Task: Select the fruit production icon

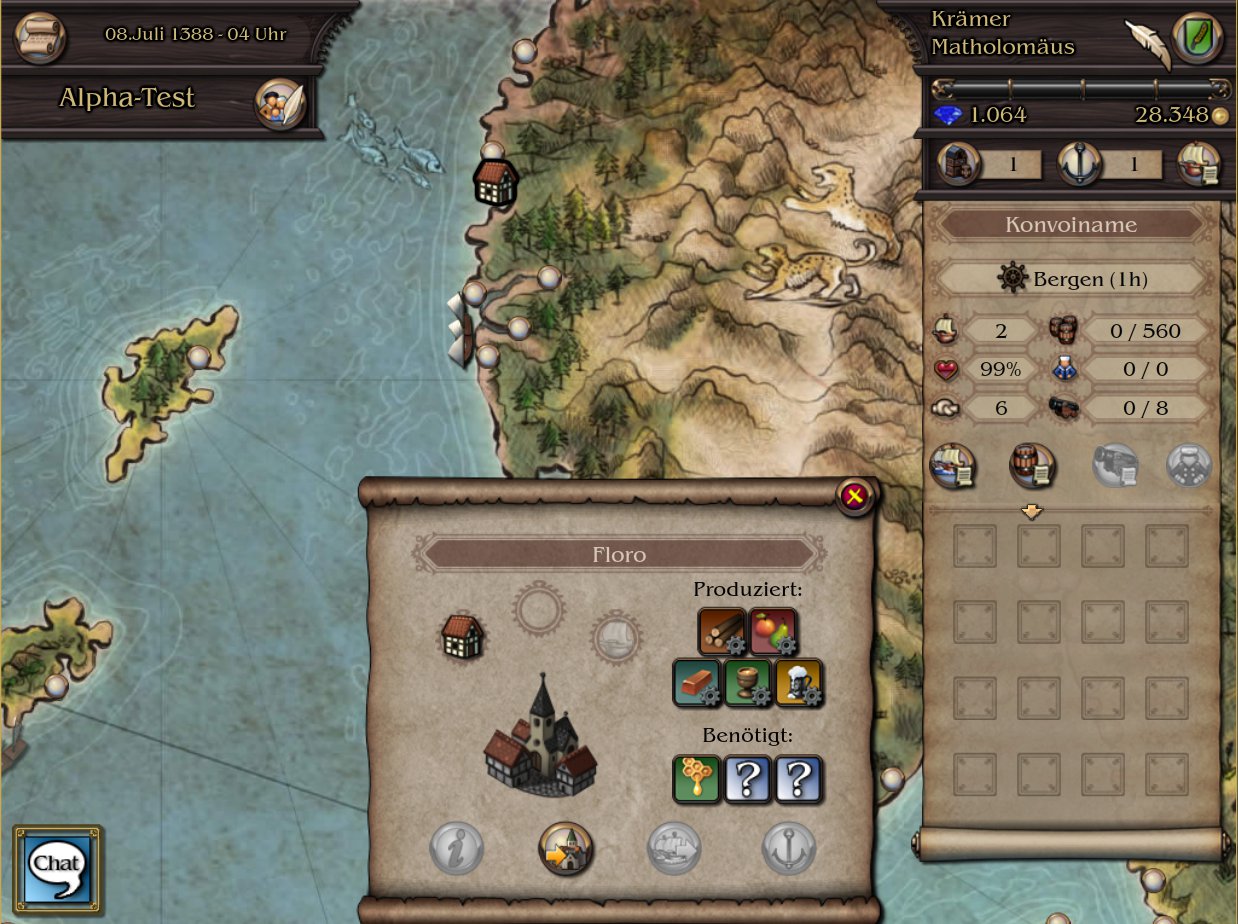Action: pyautogui.click(x=773, y=631)
